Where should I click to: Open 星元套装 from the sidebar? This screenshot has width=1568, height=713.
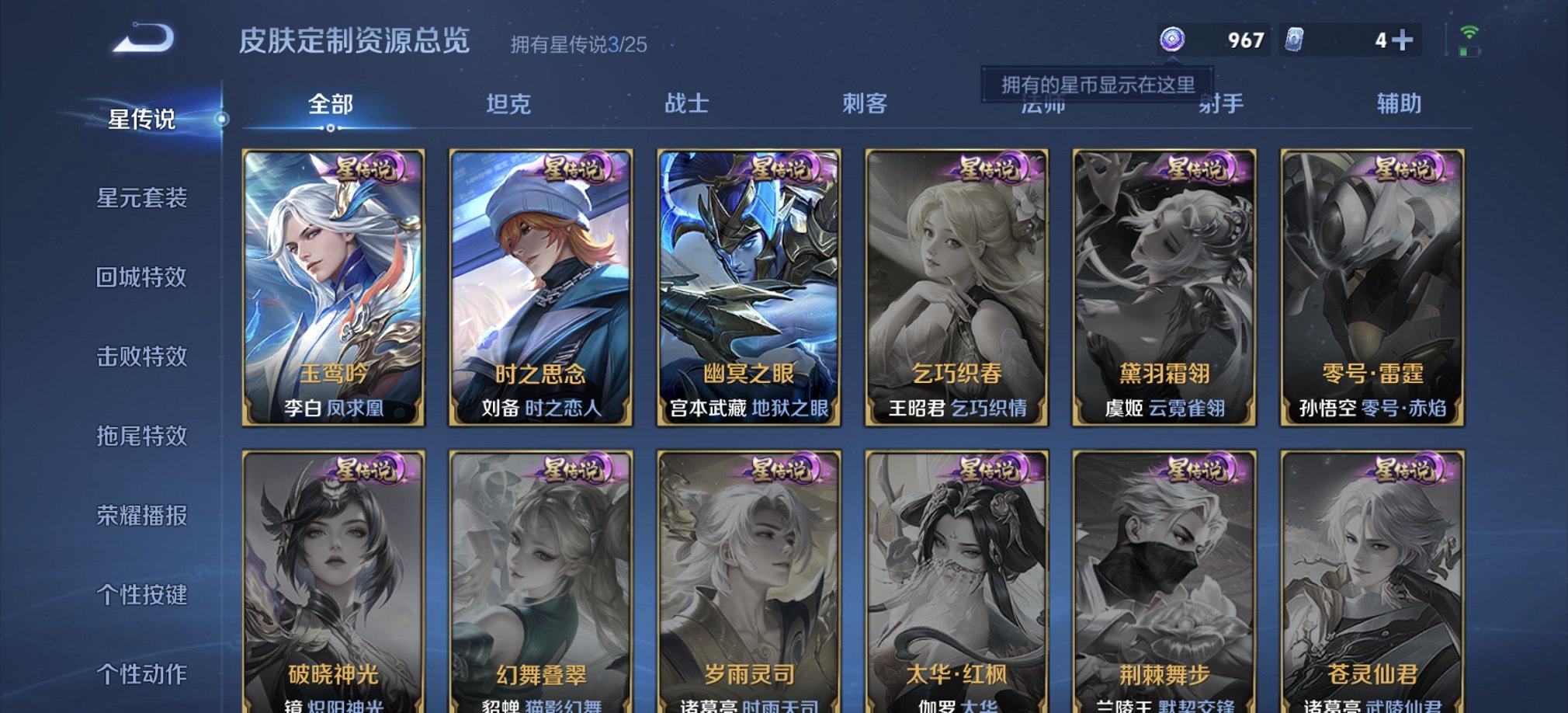pyautogui.click(x=142, y=198)
